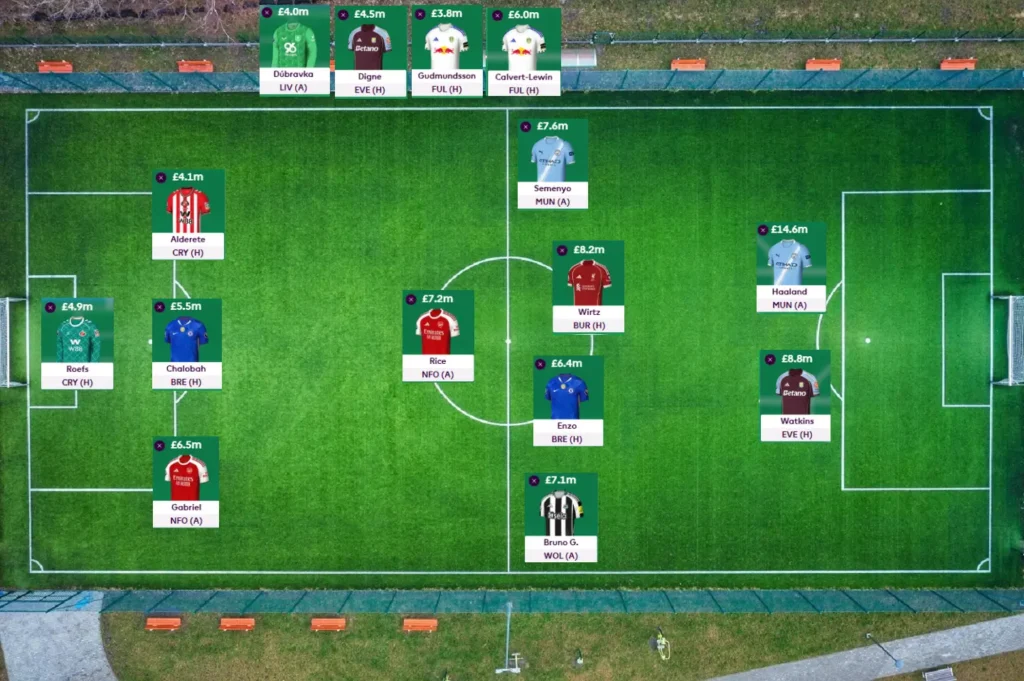Choose the Watkins player card
The image size is (1024, 681).
[795, 392]
